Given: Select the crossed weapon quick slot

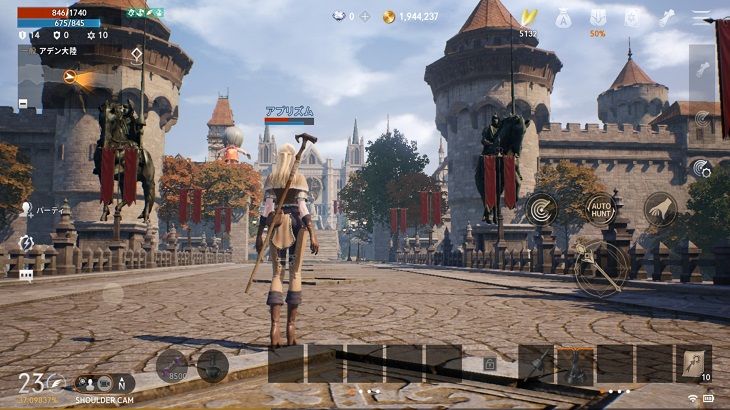Looking at the screenshot, I should coord(536,364).
